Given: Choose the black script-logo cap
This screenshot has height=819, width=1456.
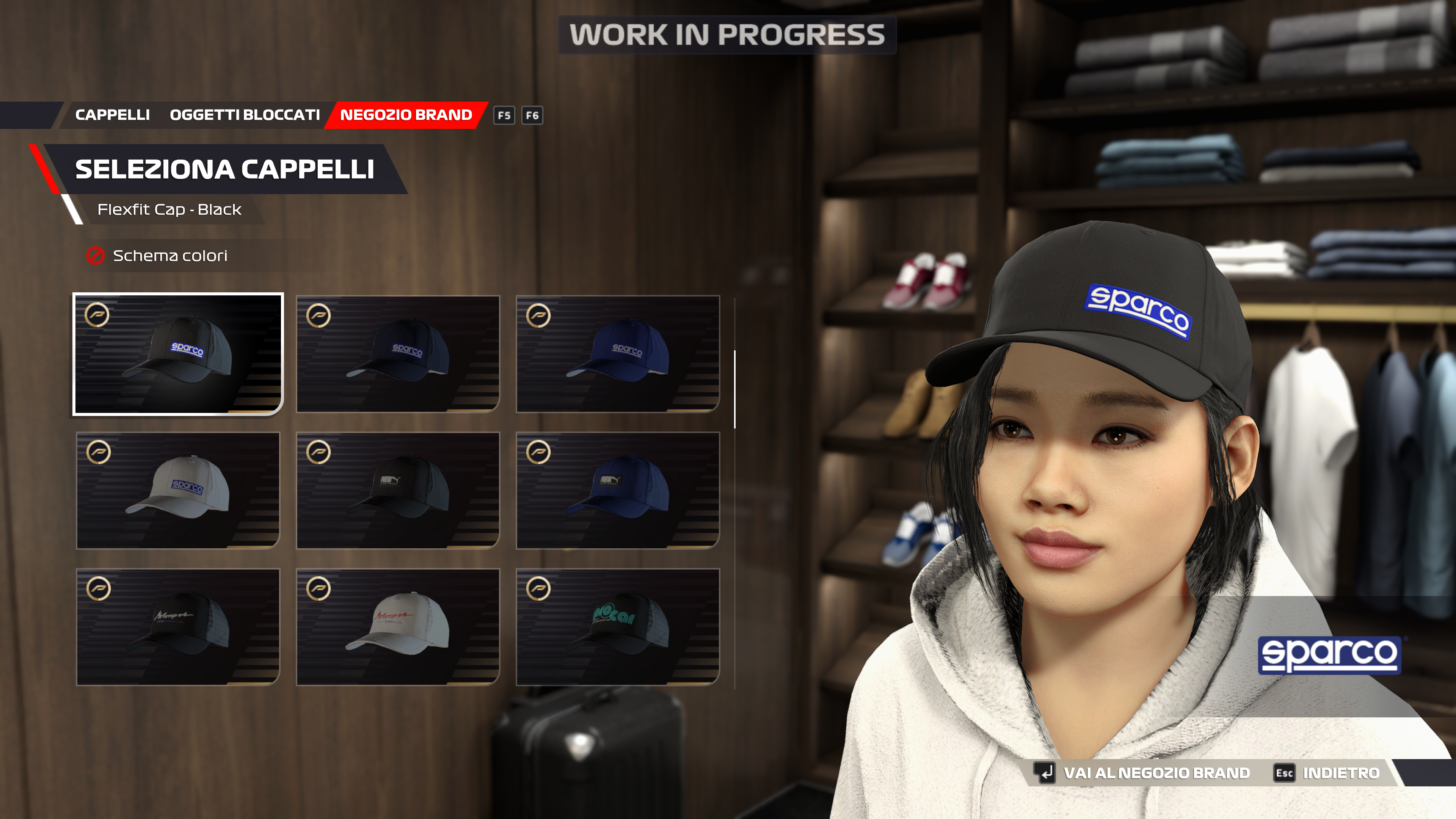Looking at the screenshot, I should coord(178,627).
